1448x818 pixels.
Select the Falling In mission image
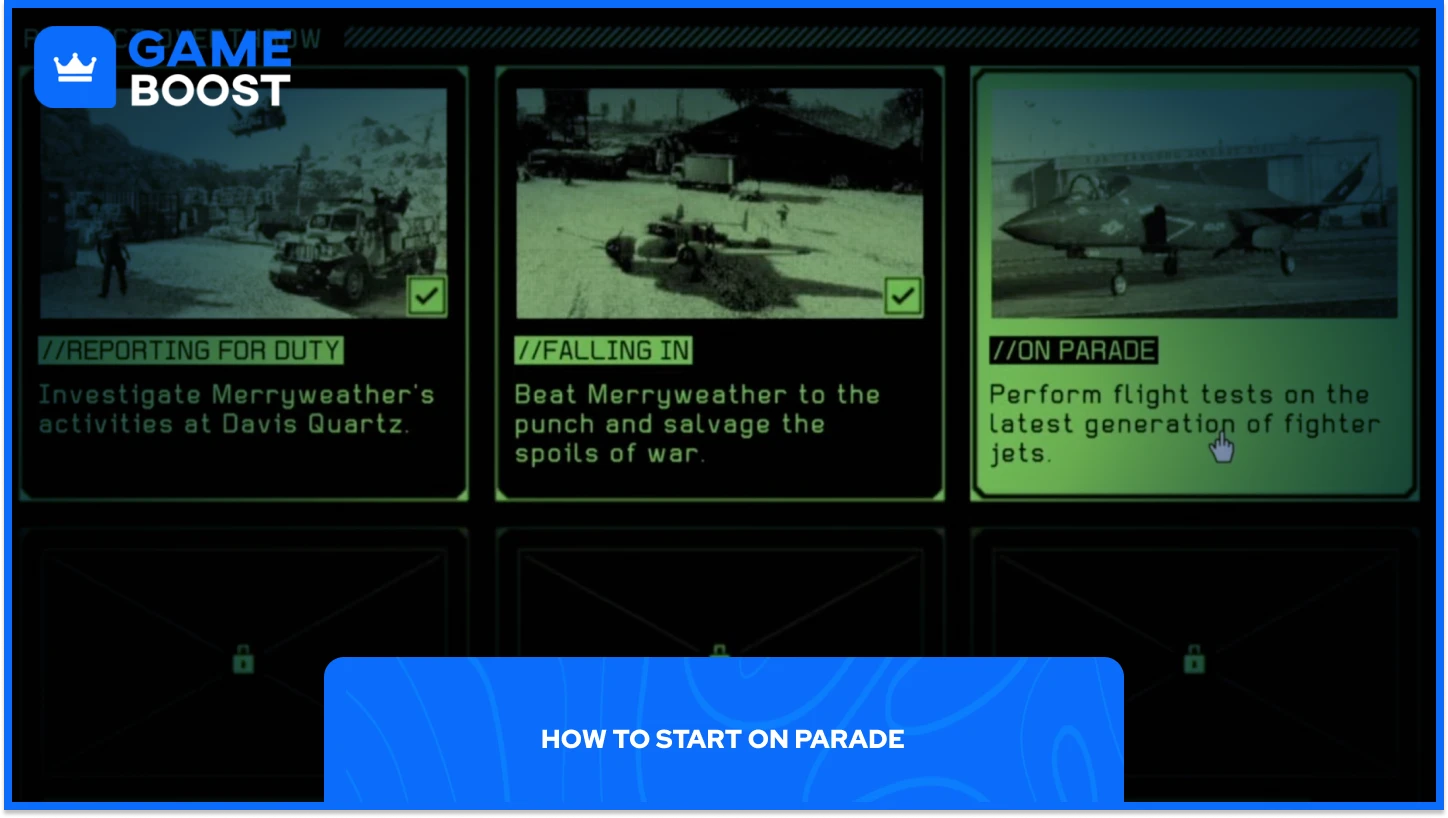719,200
